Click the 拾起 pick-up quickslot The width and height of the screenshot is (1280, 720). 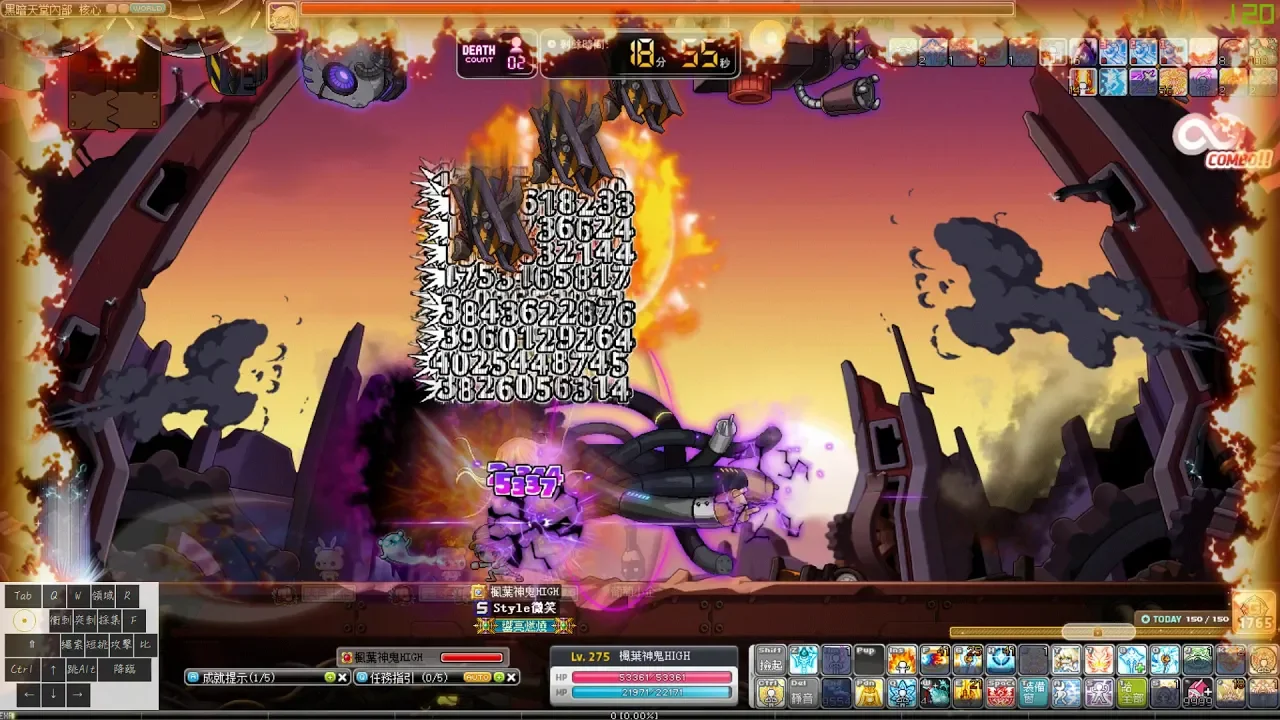point(770,660)
